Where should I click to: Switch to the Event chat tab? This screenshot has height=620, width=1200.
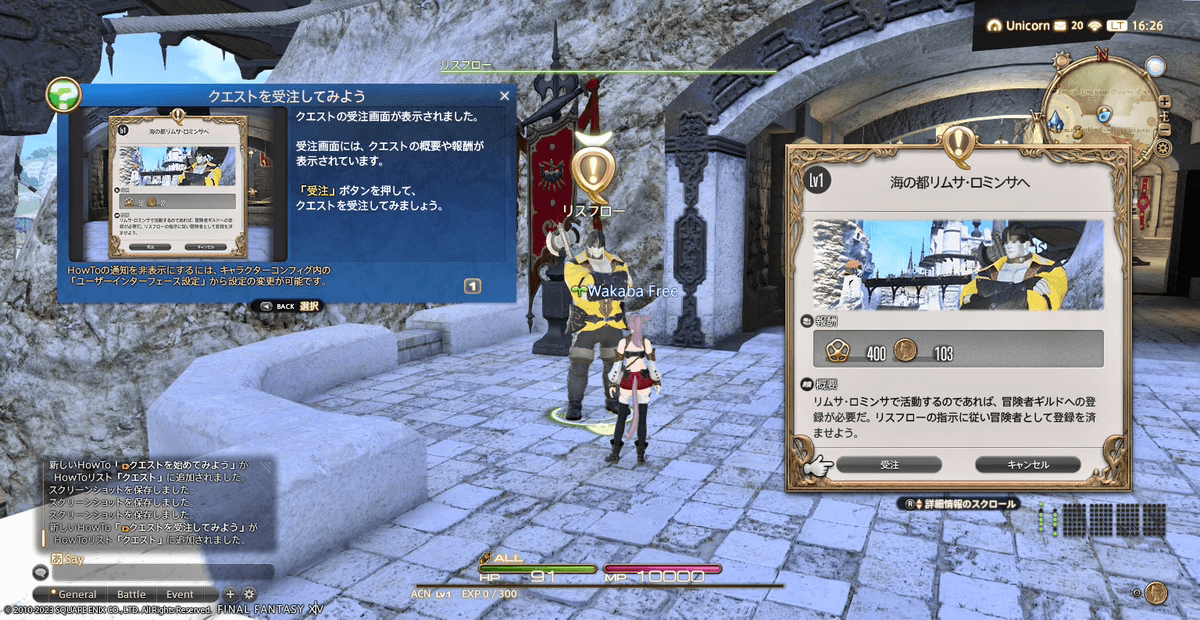pos(180,594)
